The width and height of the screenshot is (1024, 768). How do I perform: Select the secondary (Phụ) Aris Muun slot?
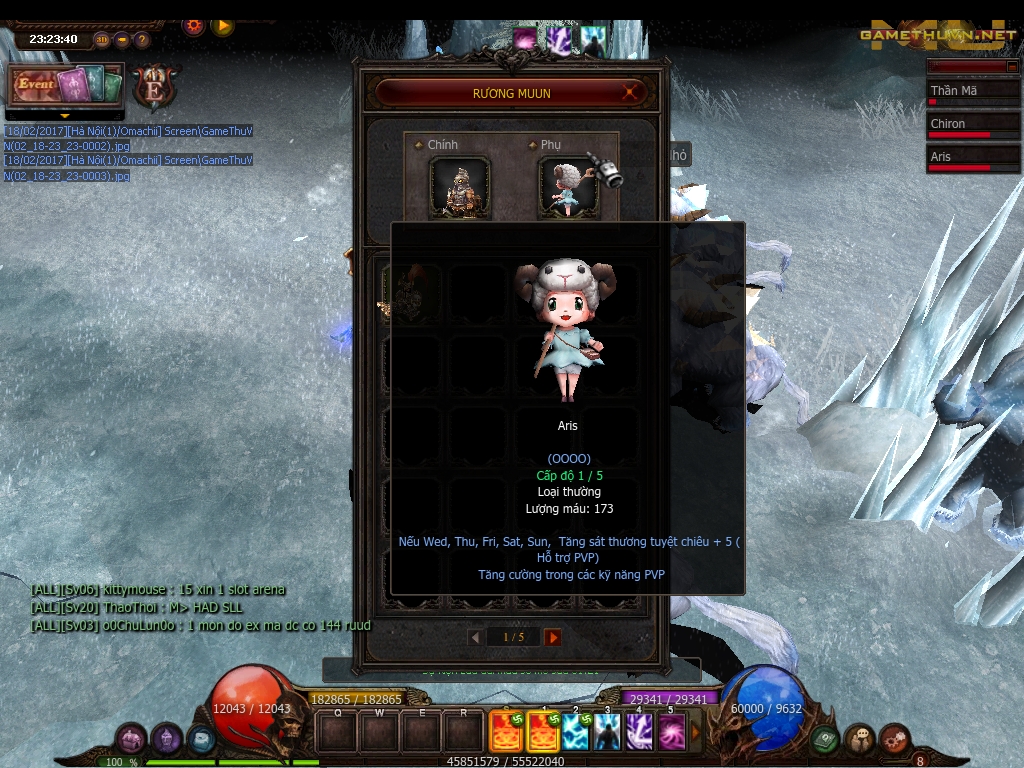tap(568, 186)
